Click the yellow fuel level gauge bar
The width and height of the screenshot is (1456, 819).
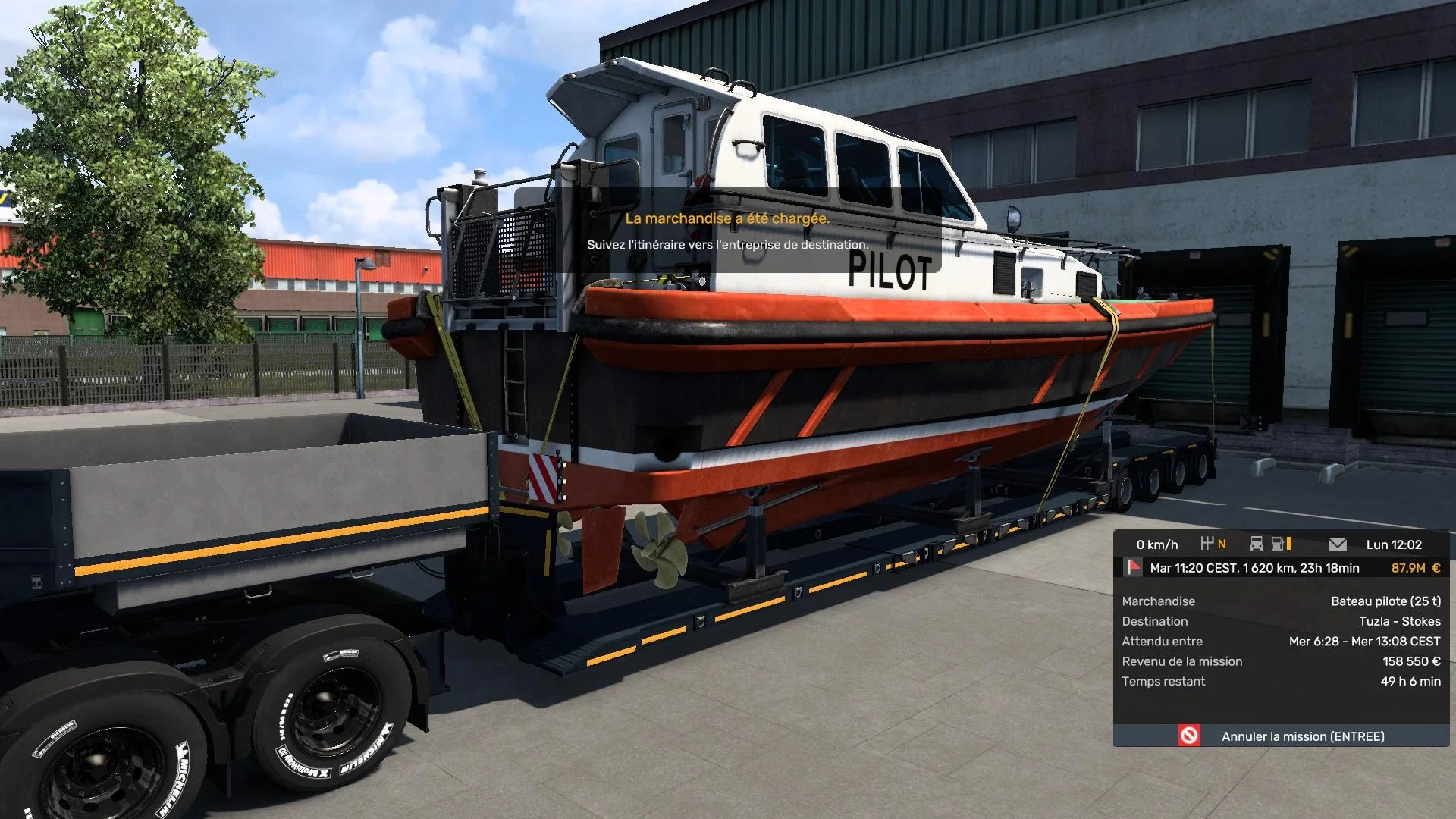[1288, 544]
